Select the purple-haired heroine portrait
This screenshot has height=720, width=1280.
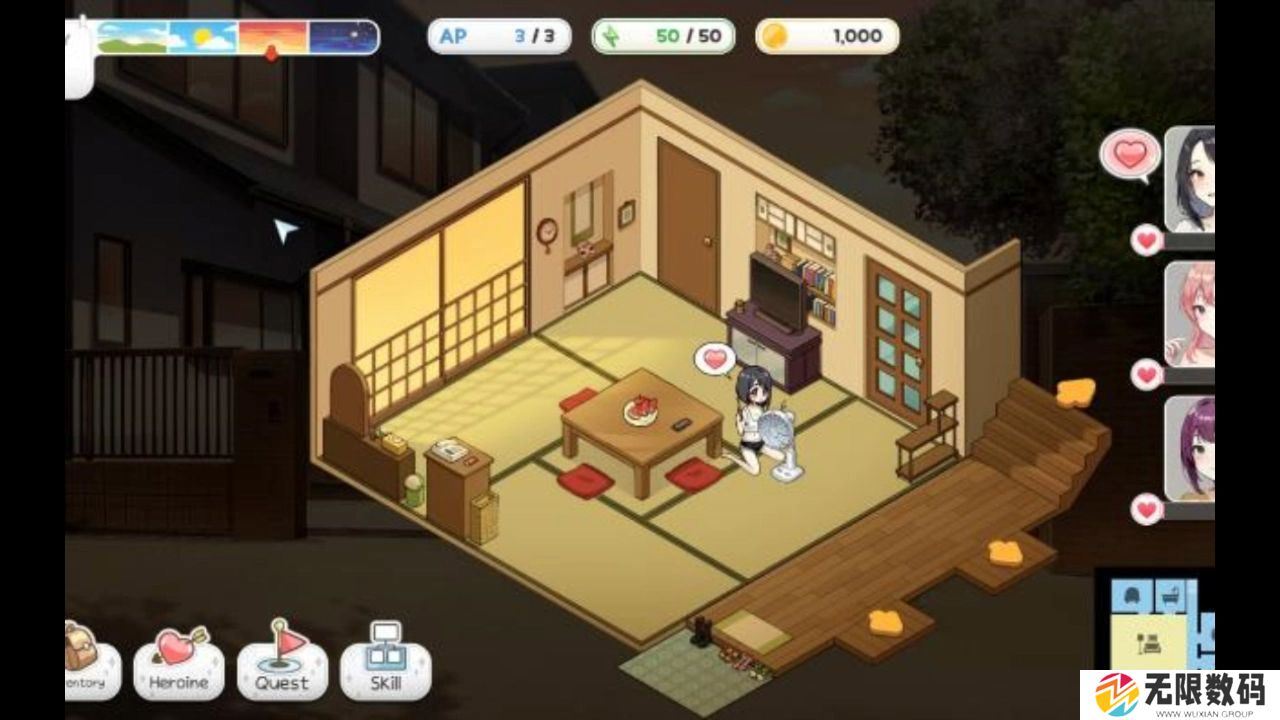pyautogui.click(x=1191, y=448)
